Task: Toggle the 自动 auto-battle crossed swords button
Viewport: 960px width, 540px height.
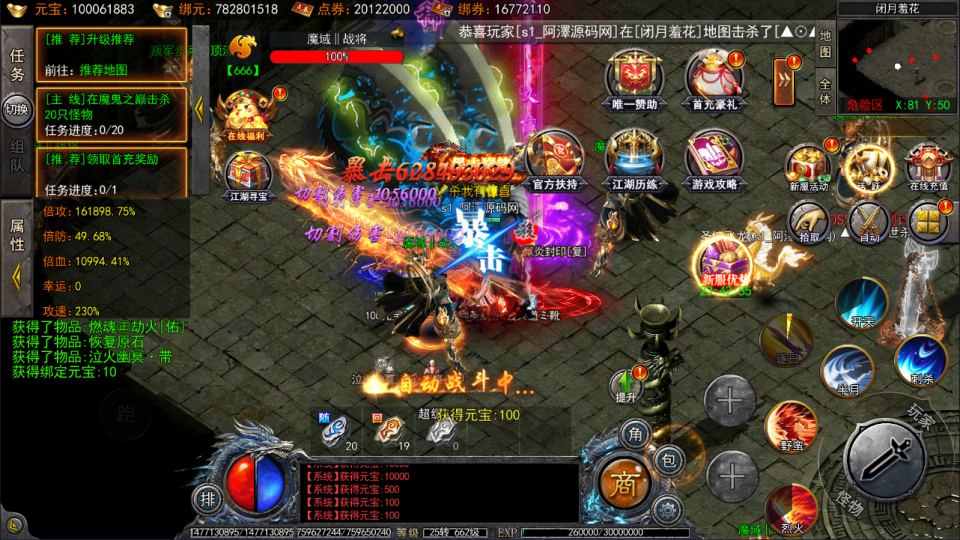Action: pos(868,220)
